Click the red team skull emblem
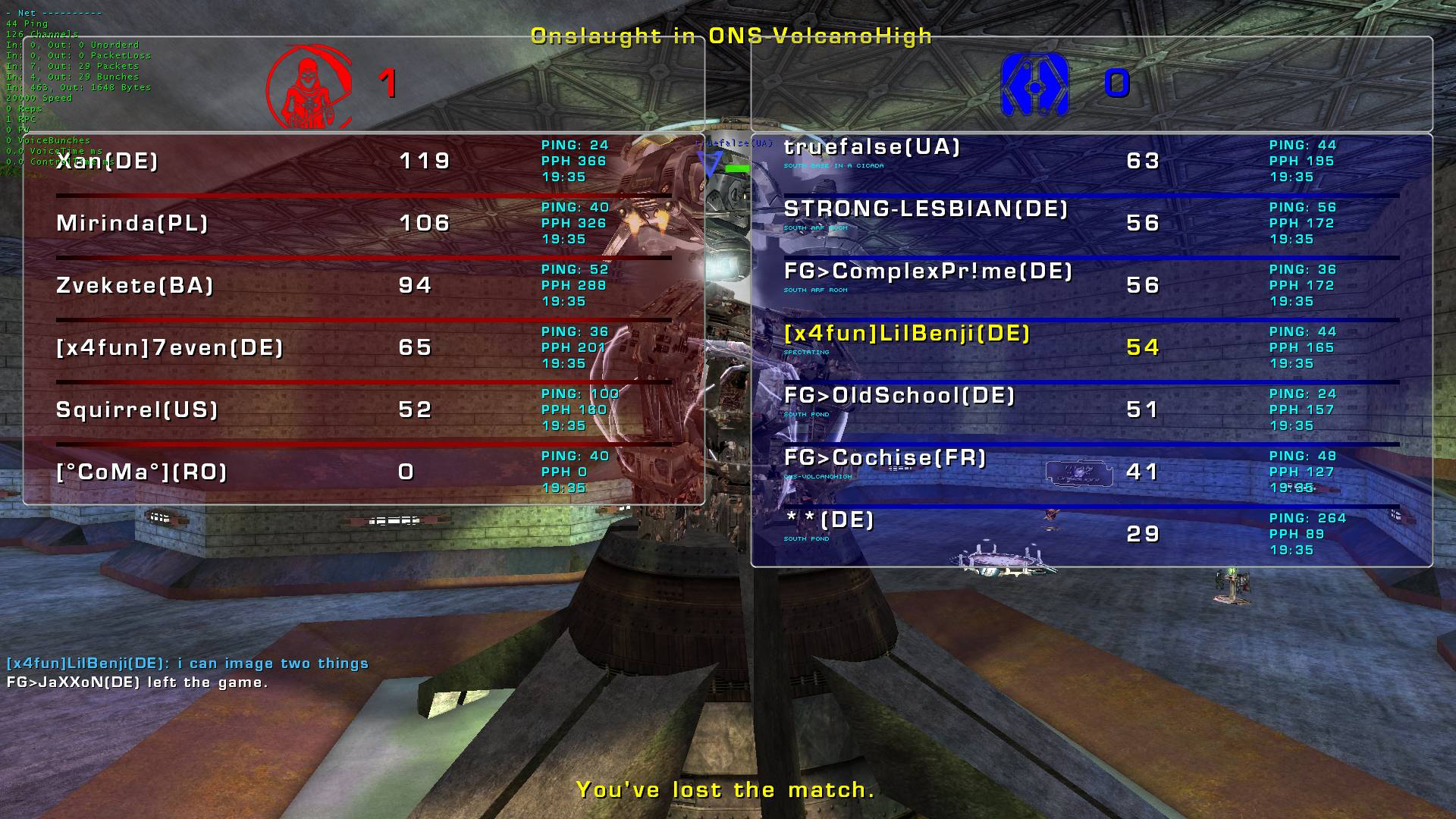The image size is (1456, 819). [x=309, y=85]
